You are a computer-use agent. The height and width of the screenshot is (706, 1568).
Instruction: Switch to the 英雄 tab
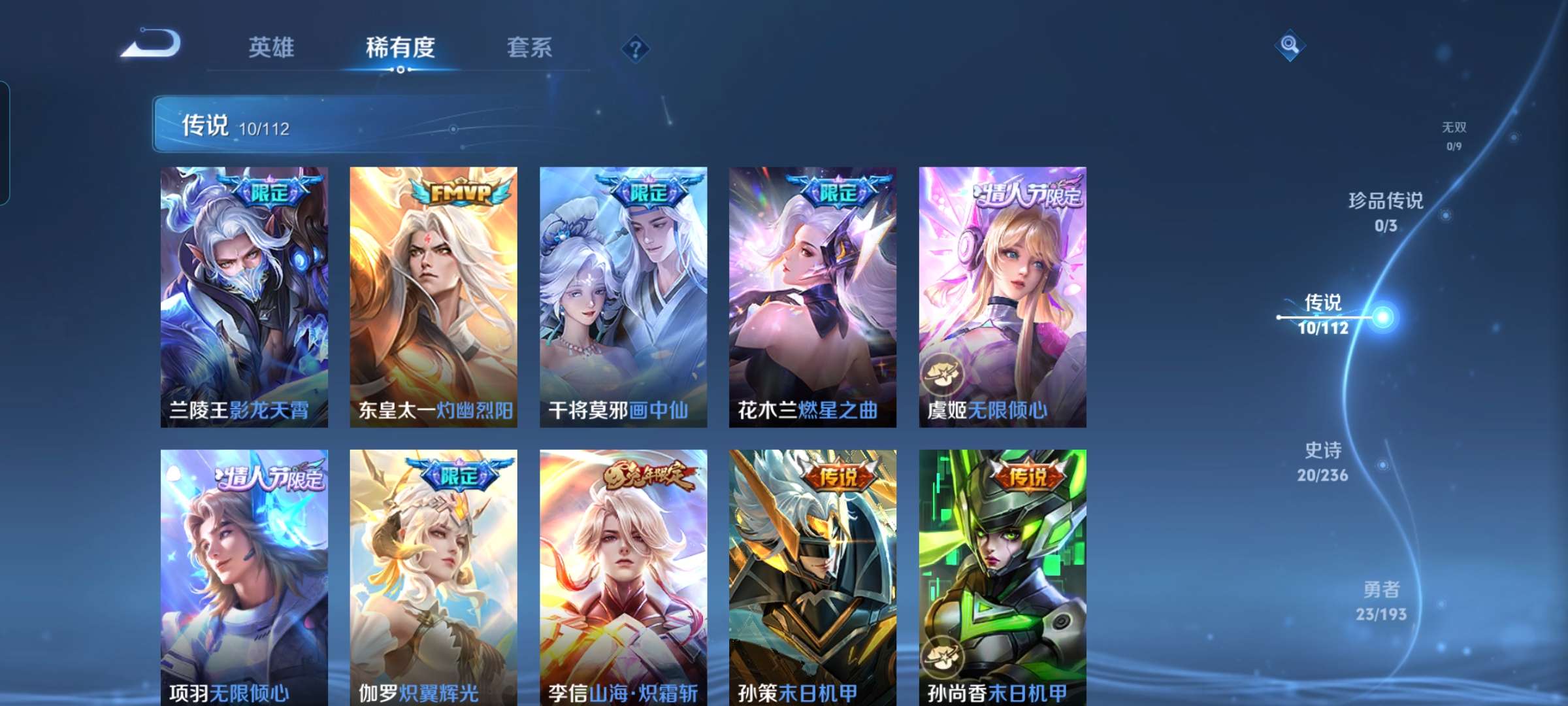pyautogui.click(x=271, y=48)
